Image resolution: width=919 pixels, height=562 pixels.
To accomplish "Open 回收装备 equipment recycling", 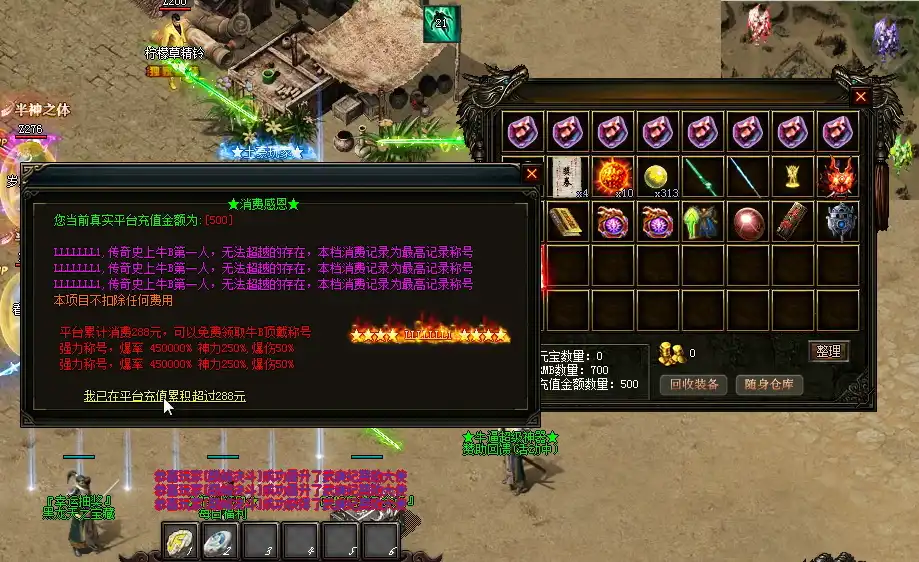I will [x=694, y=385].
